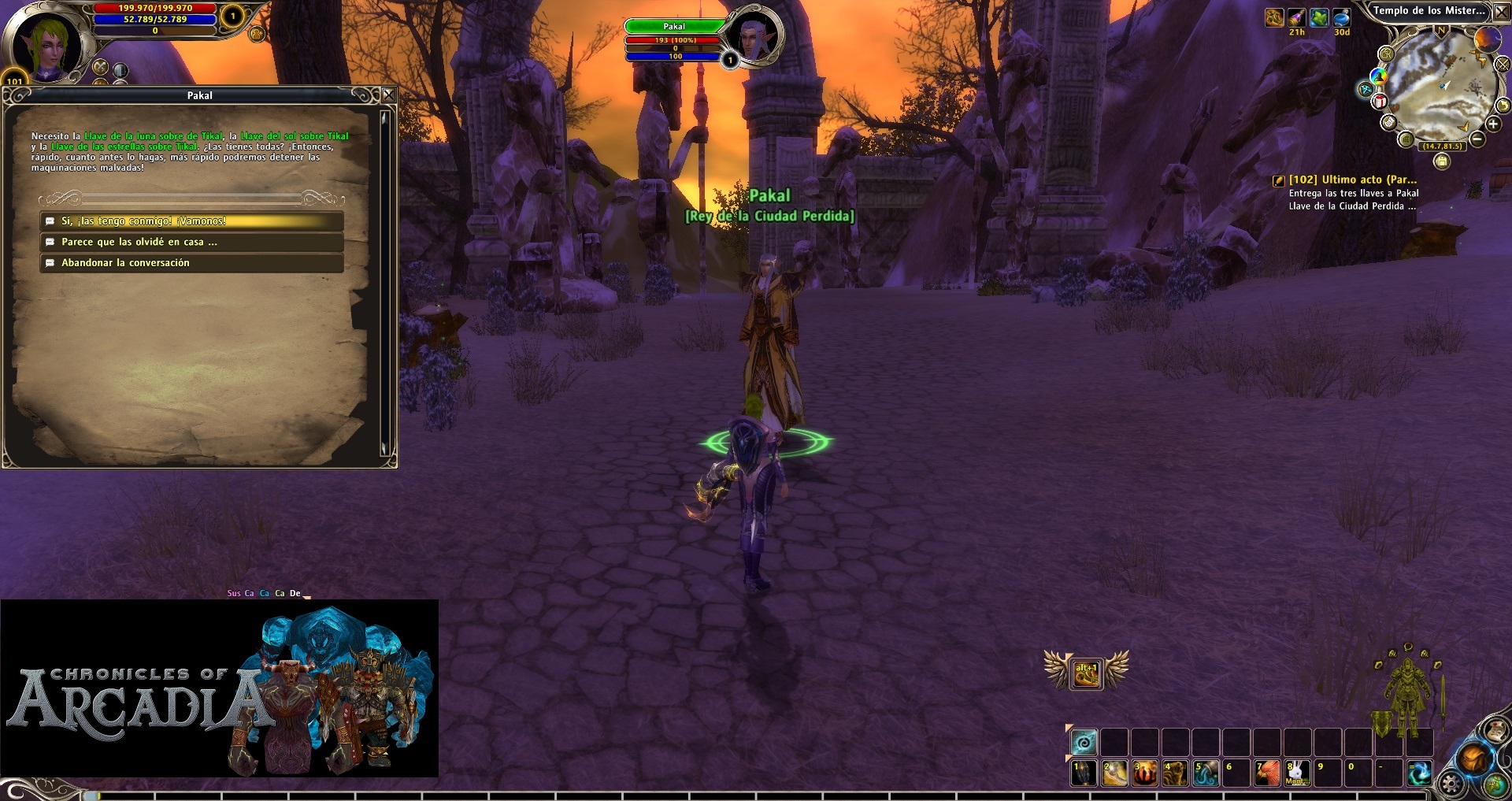
Task: Open the gear system settings button
Action: [x=1451, y=784]
